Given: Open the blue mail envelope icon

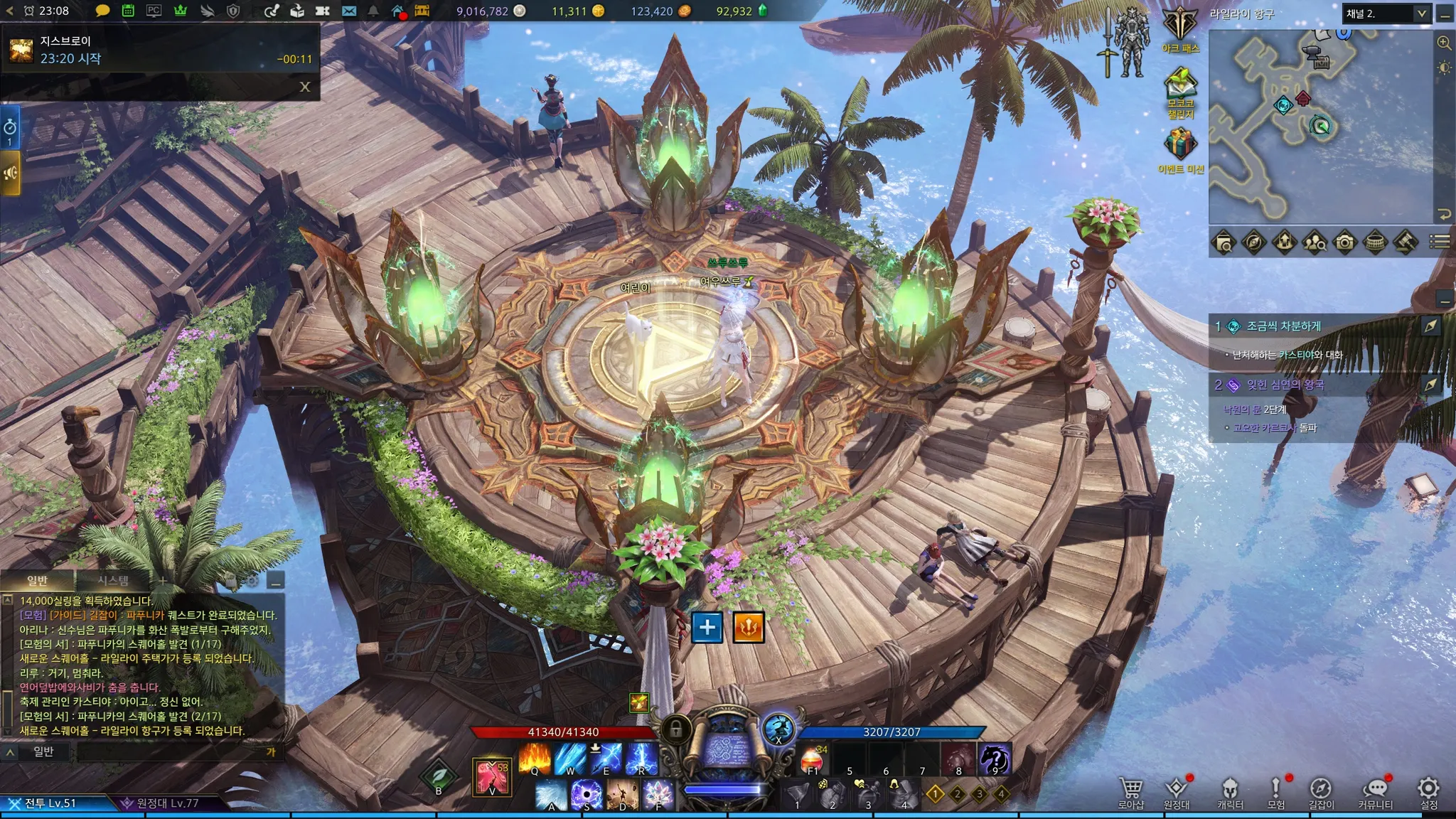Looking at the screenshot, I should [x=349, y=11].
